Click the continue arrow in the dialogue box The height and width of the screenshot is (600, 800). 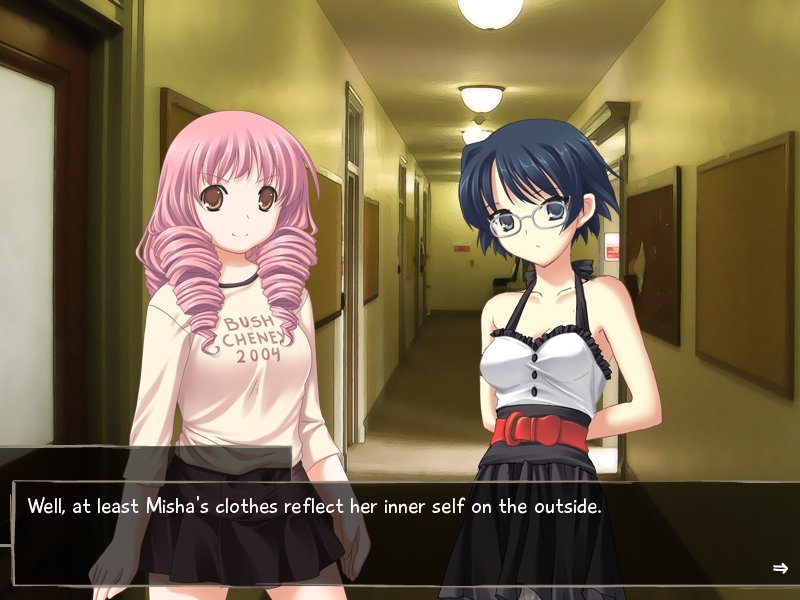pos(780,568)
